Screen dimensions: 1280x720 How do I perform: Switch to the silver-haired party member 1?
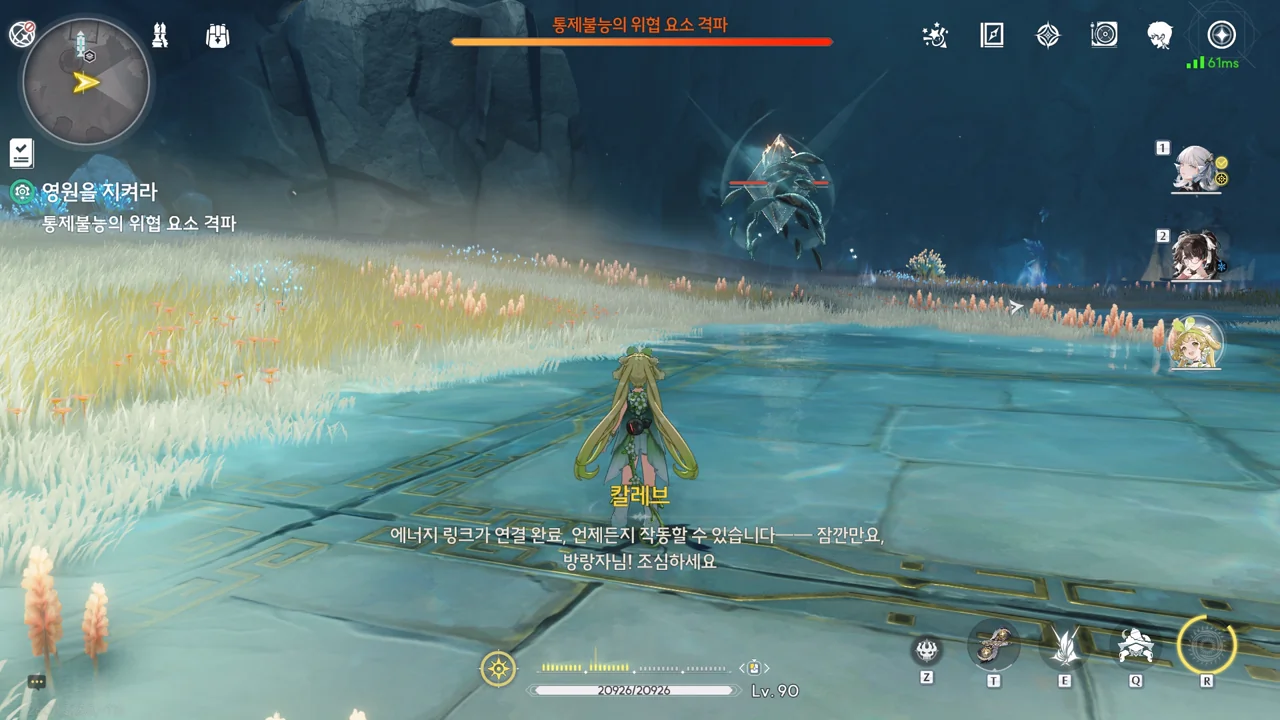coord(1197,169)
